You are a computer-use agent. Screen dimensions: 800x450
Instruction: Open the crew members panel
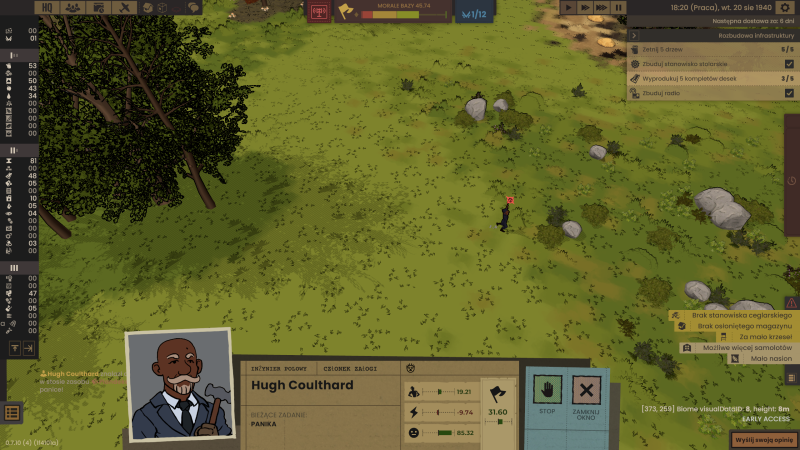point(73,7)
